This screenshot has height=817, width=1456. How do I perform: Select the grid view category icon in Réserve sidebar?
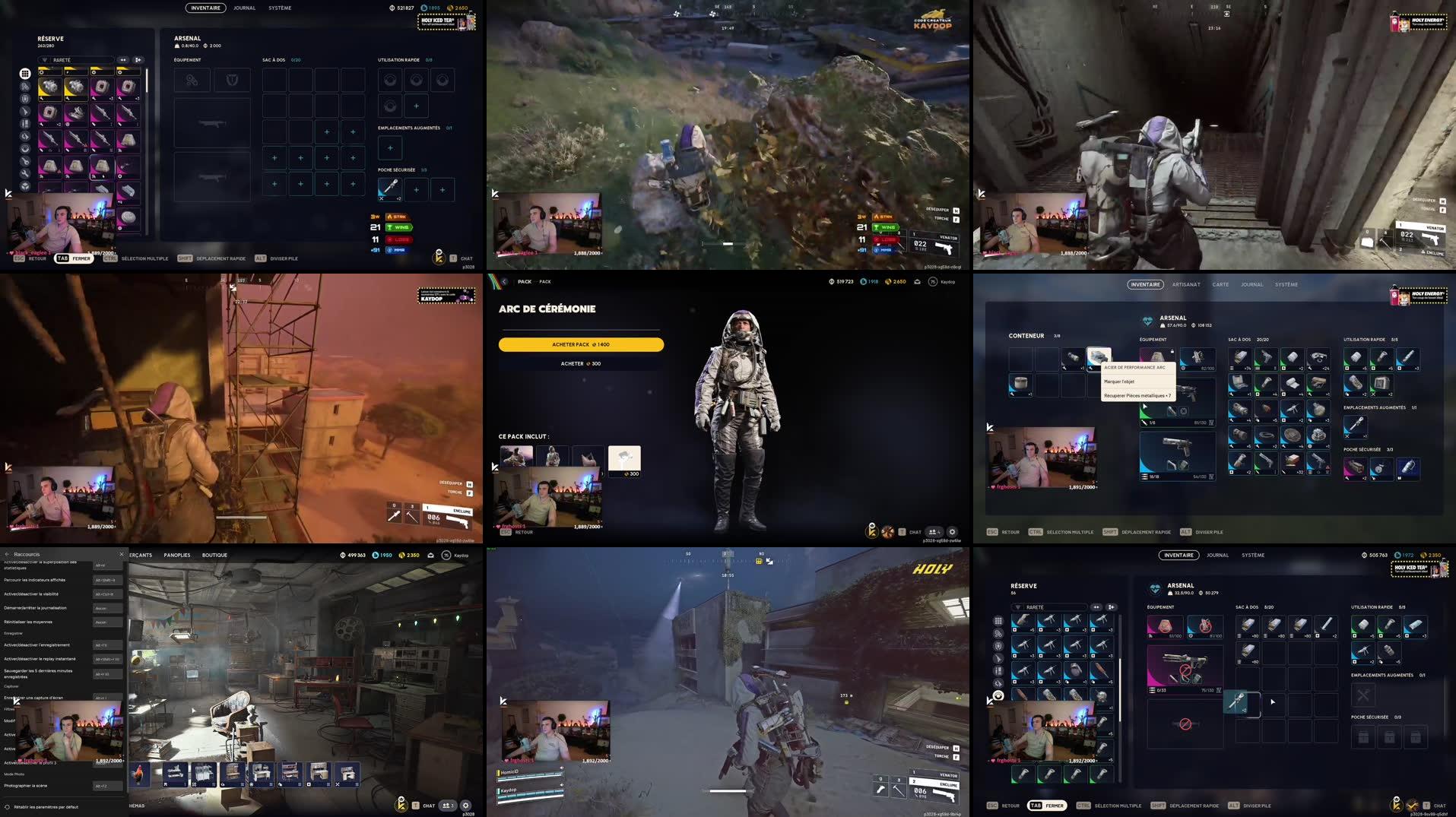click(x=25, y=73)
